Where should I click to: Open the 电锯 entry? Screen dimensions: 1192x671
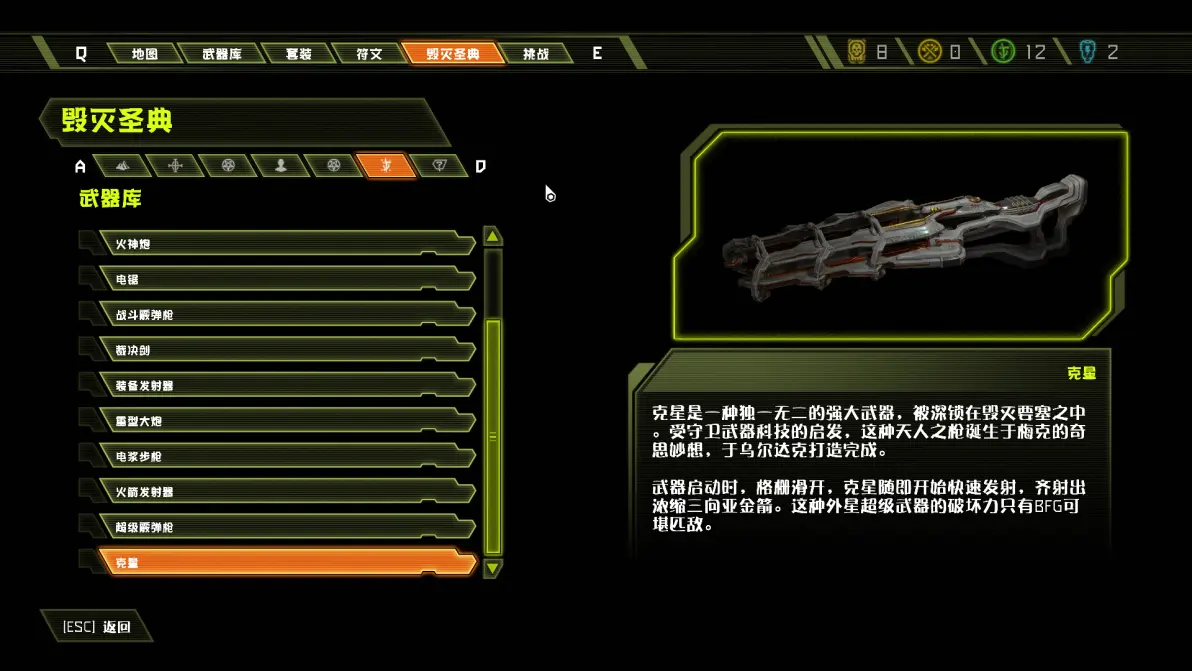285,280
